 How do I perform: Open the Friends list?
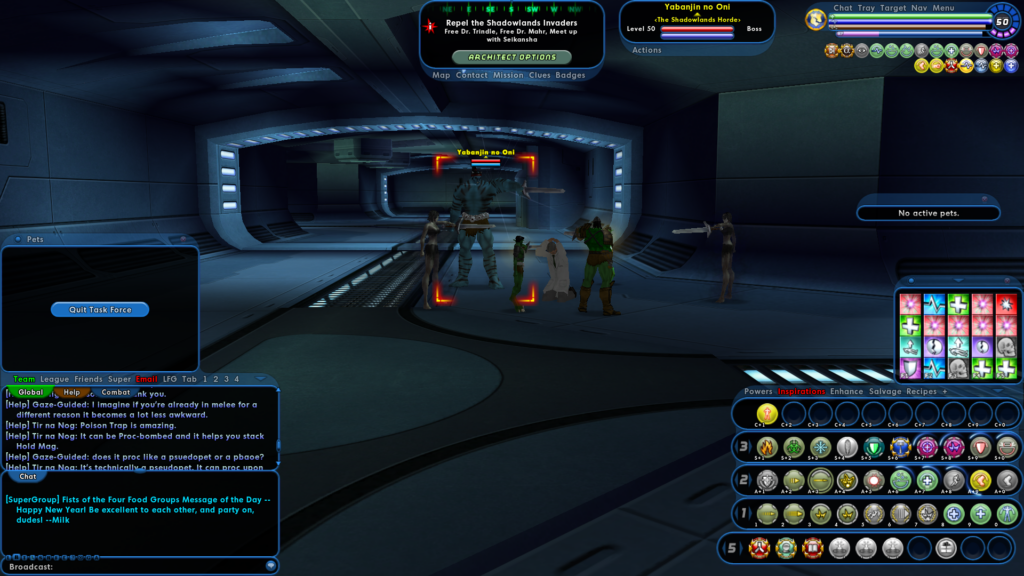pos(88,379)
